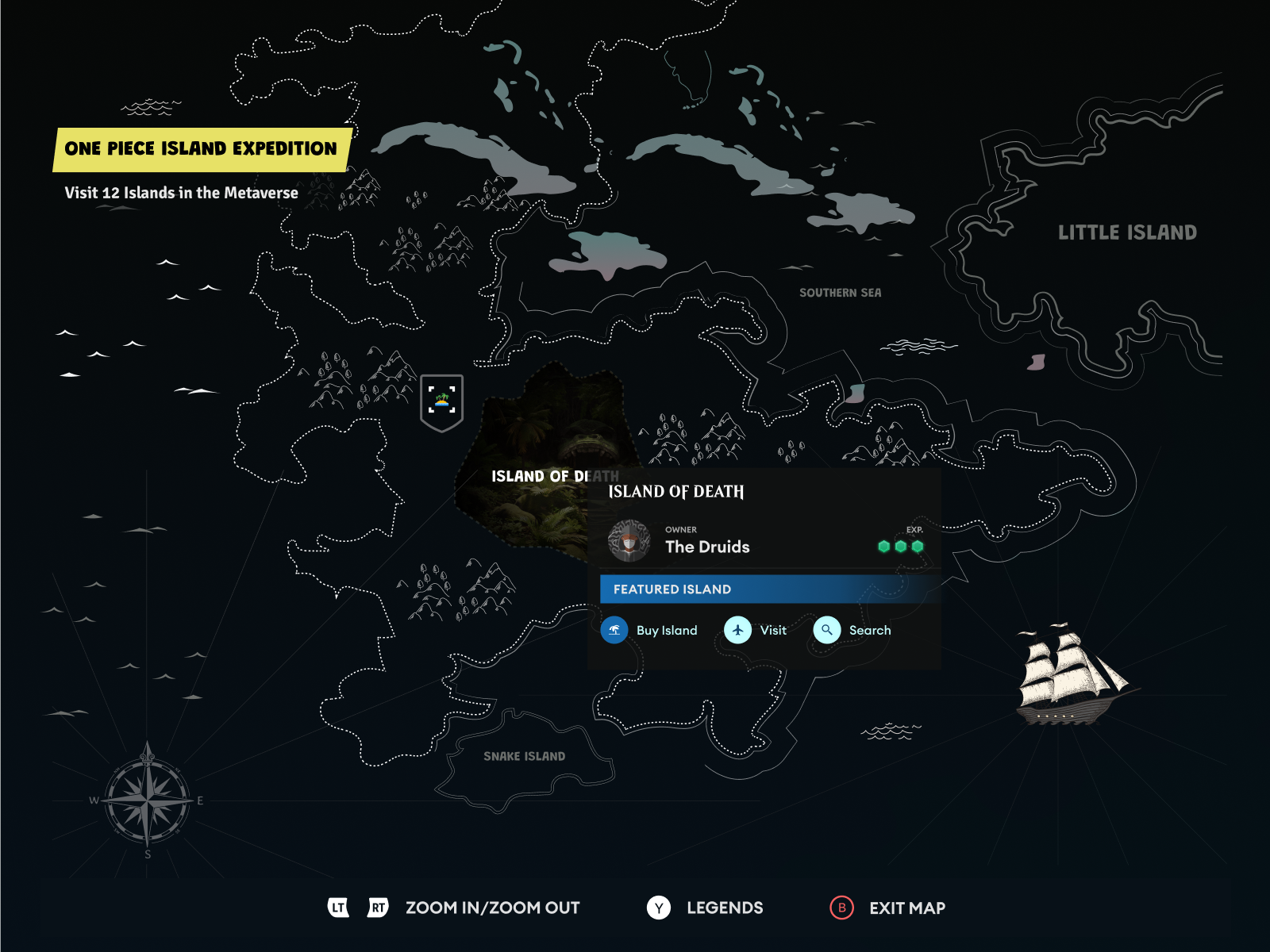1270x952 pixels.
Task: Open the magnifying glass Search icon
Action: pos(828,630)
